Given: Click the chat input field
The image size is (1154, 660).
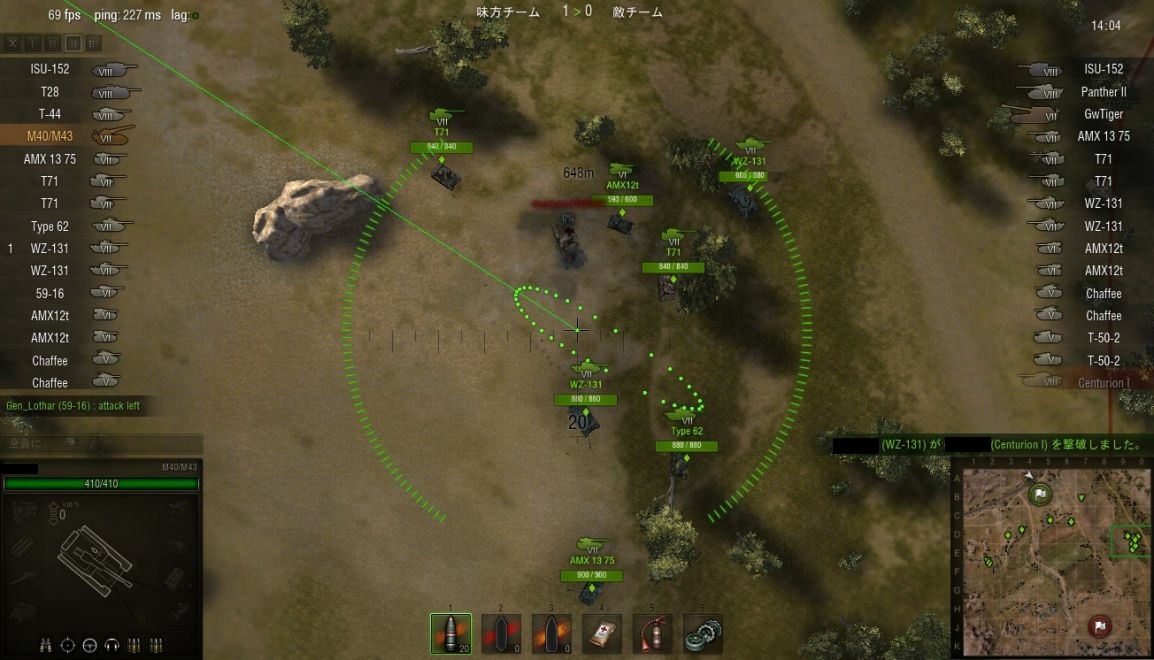Looking at the screenshot, I should point(100,442).
